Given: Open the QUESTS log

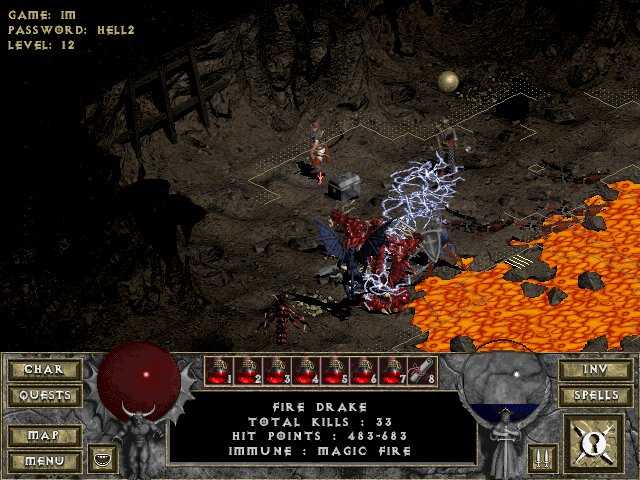Looking at the screenshot, I should click(43, 395).
